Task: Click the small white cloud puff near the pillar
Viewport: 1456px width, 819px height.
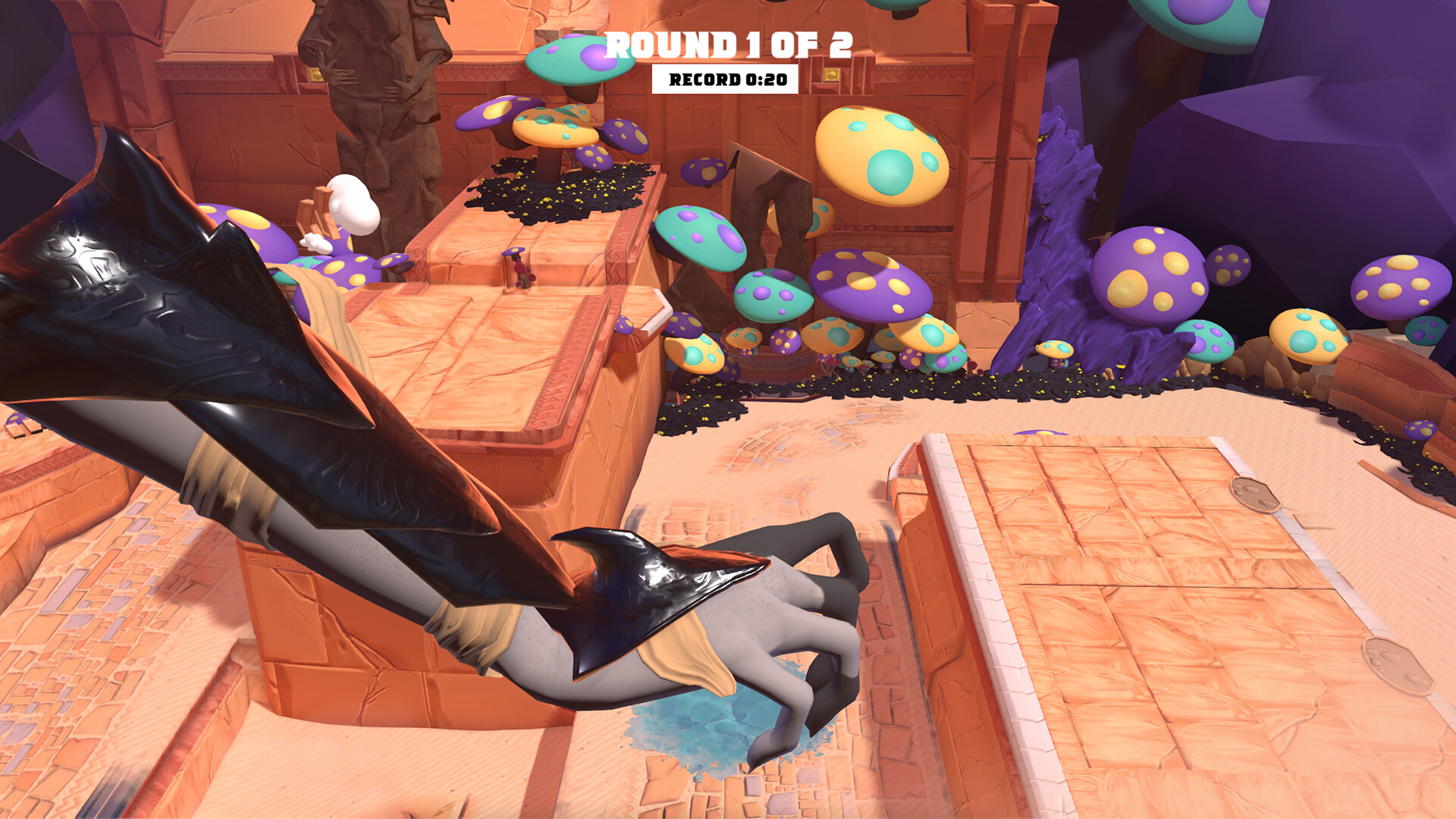Action: point(353,203)
